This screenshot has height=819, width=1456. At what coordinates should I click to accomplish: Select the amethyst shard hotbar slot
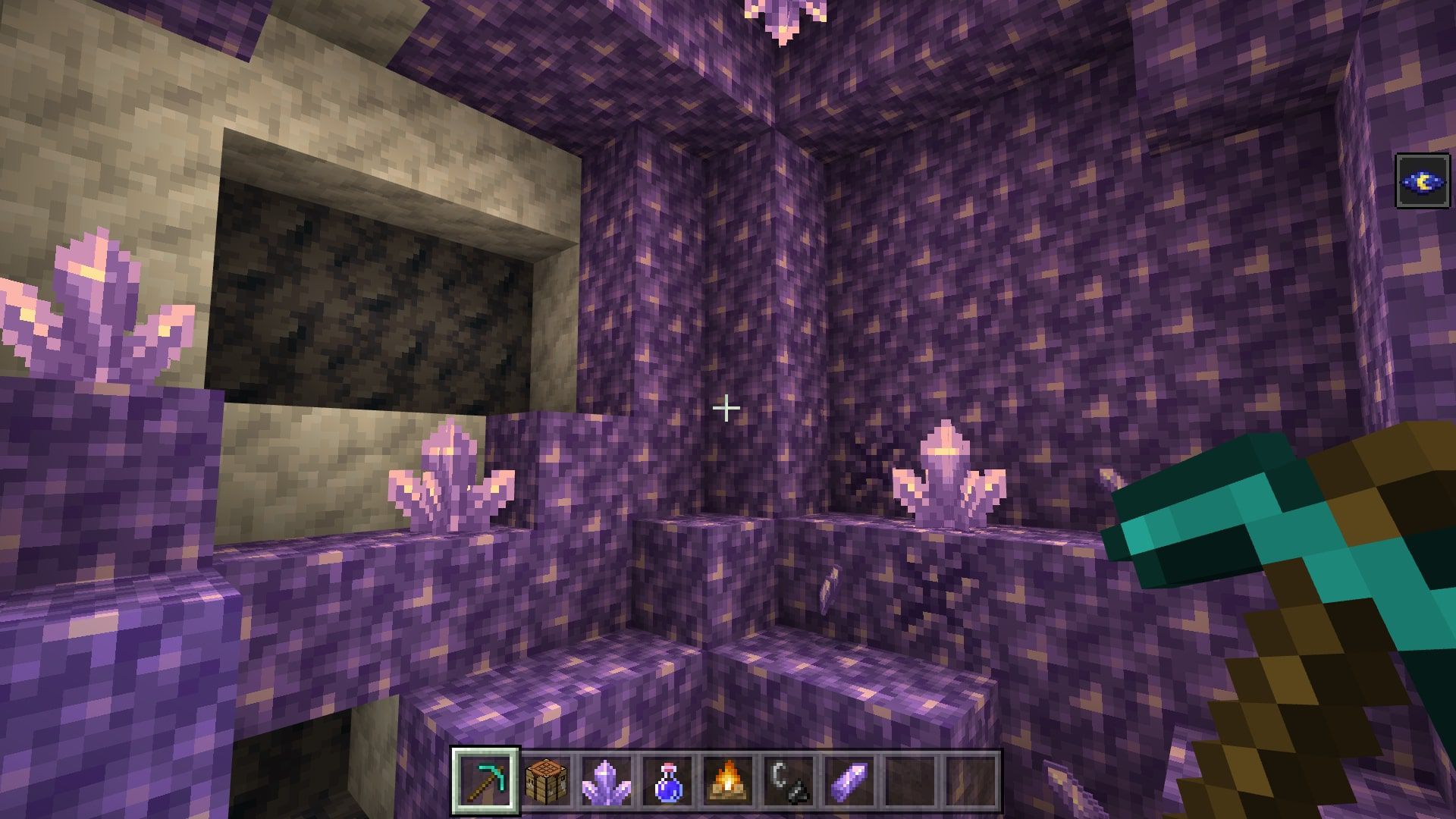849,781
